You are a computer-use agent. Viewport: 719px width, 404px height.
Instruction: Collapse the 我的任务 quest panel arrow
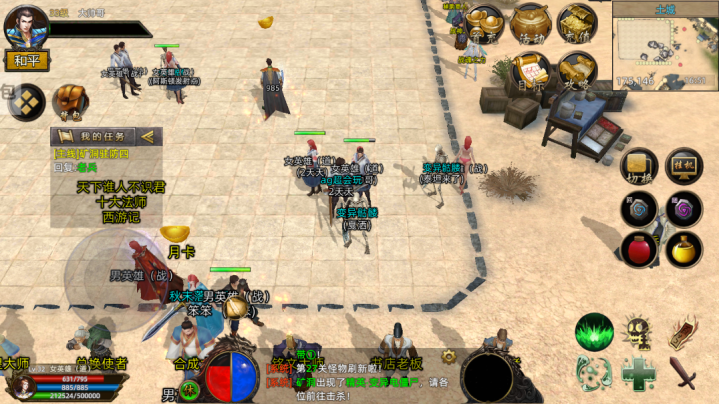pos(148,136)
